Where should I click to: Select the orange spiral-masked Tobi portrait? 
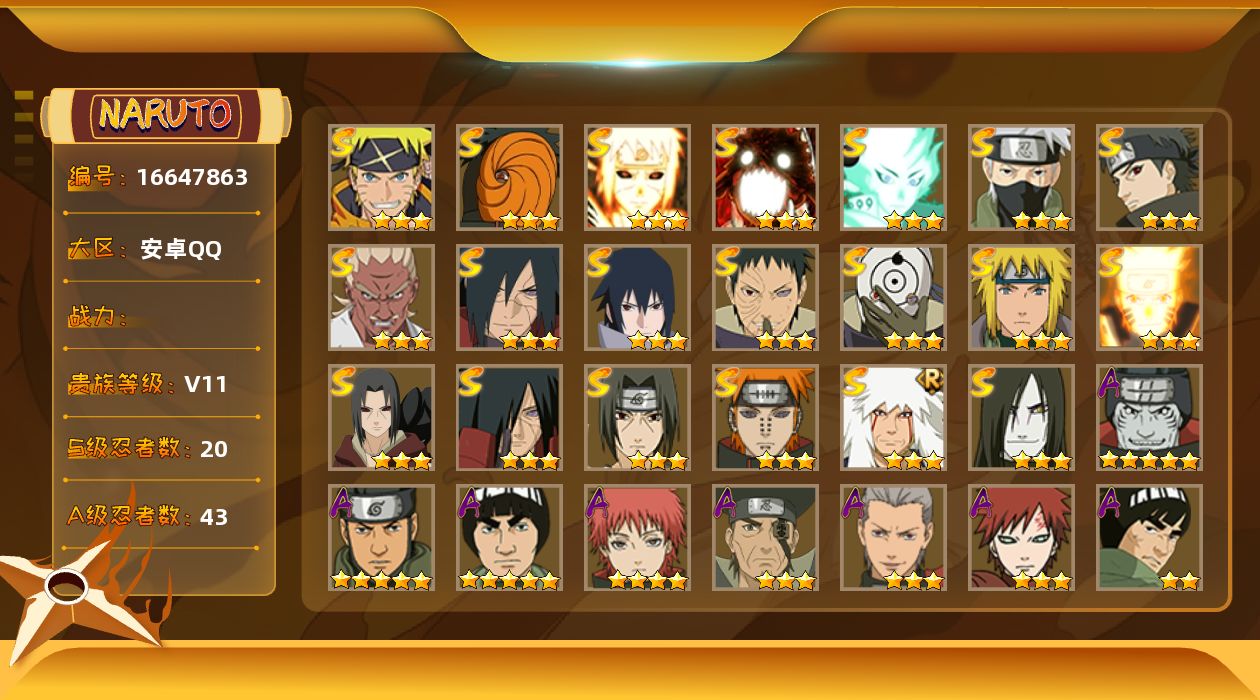509,177
